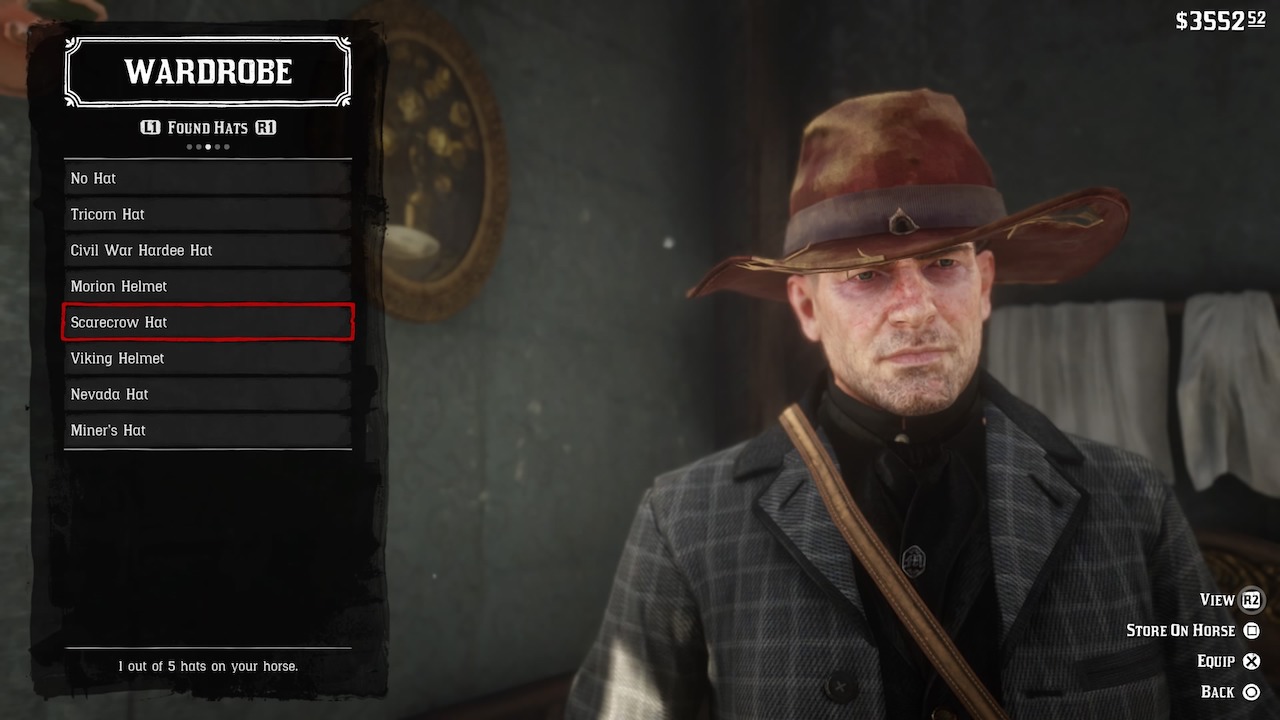Click the square icon next to Store On Horse
The height and width of the screenshot is (720, 1280).
click(x=1253, y=630)
